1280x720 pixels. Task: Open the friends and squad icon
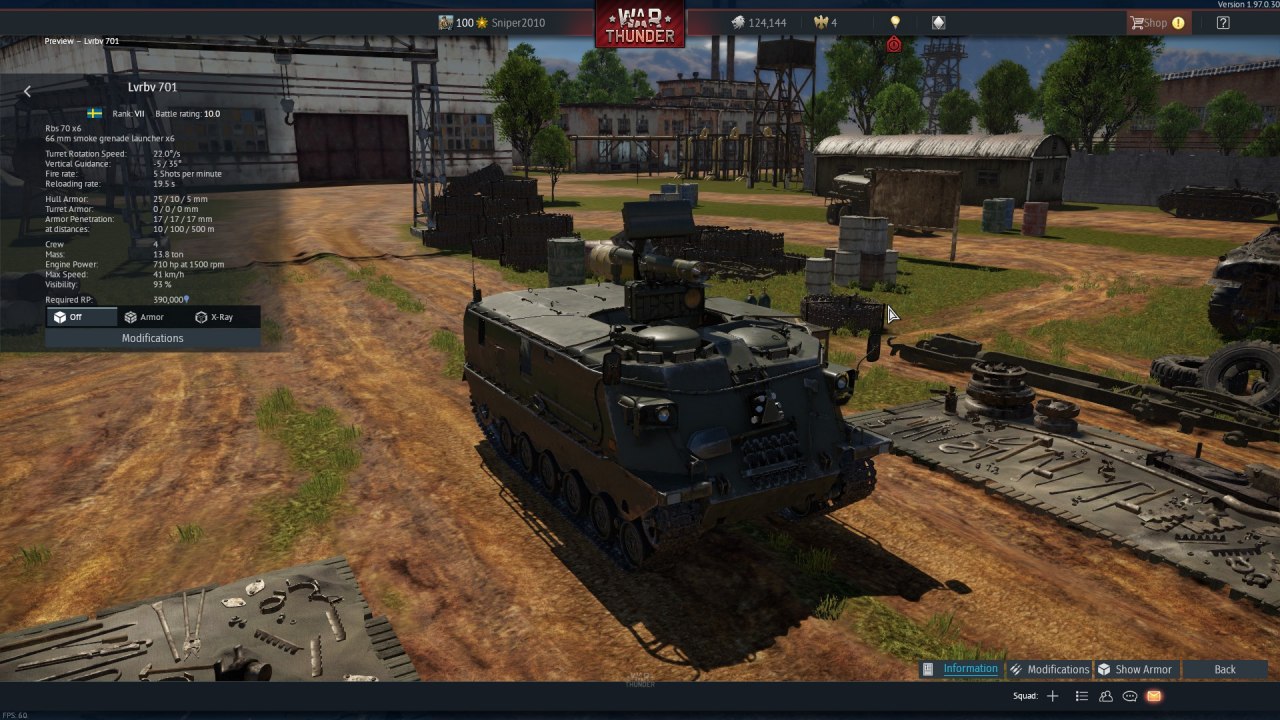[1106, 696]
